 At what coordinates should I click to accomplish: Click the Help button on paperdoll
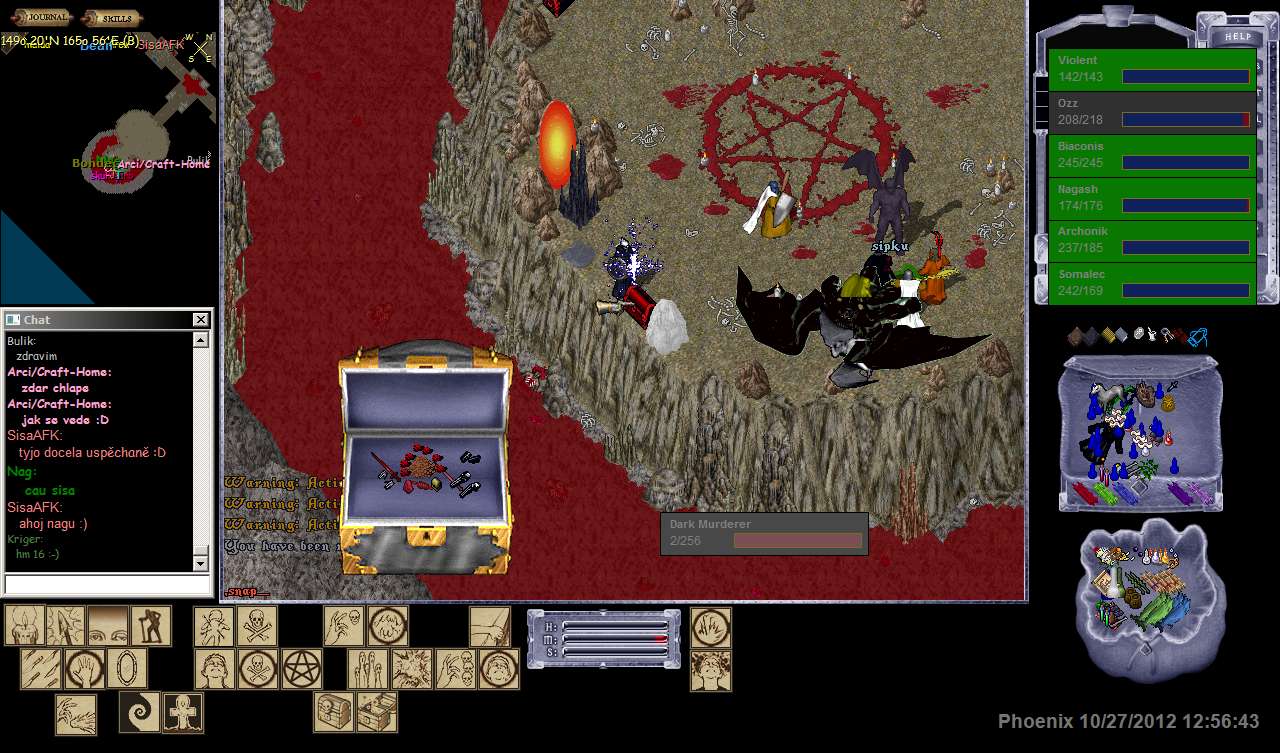tap(1237, 37)
